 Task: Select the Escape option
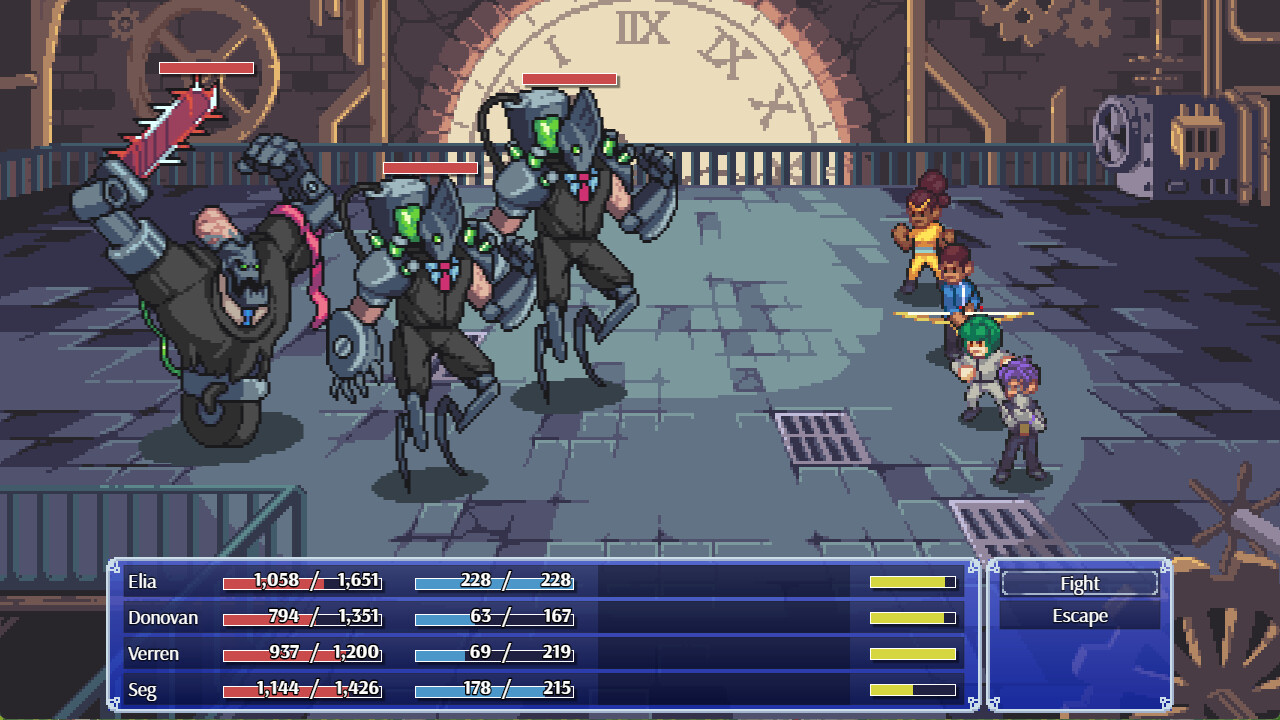1079,617
